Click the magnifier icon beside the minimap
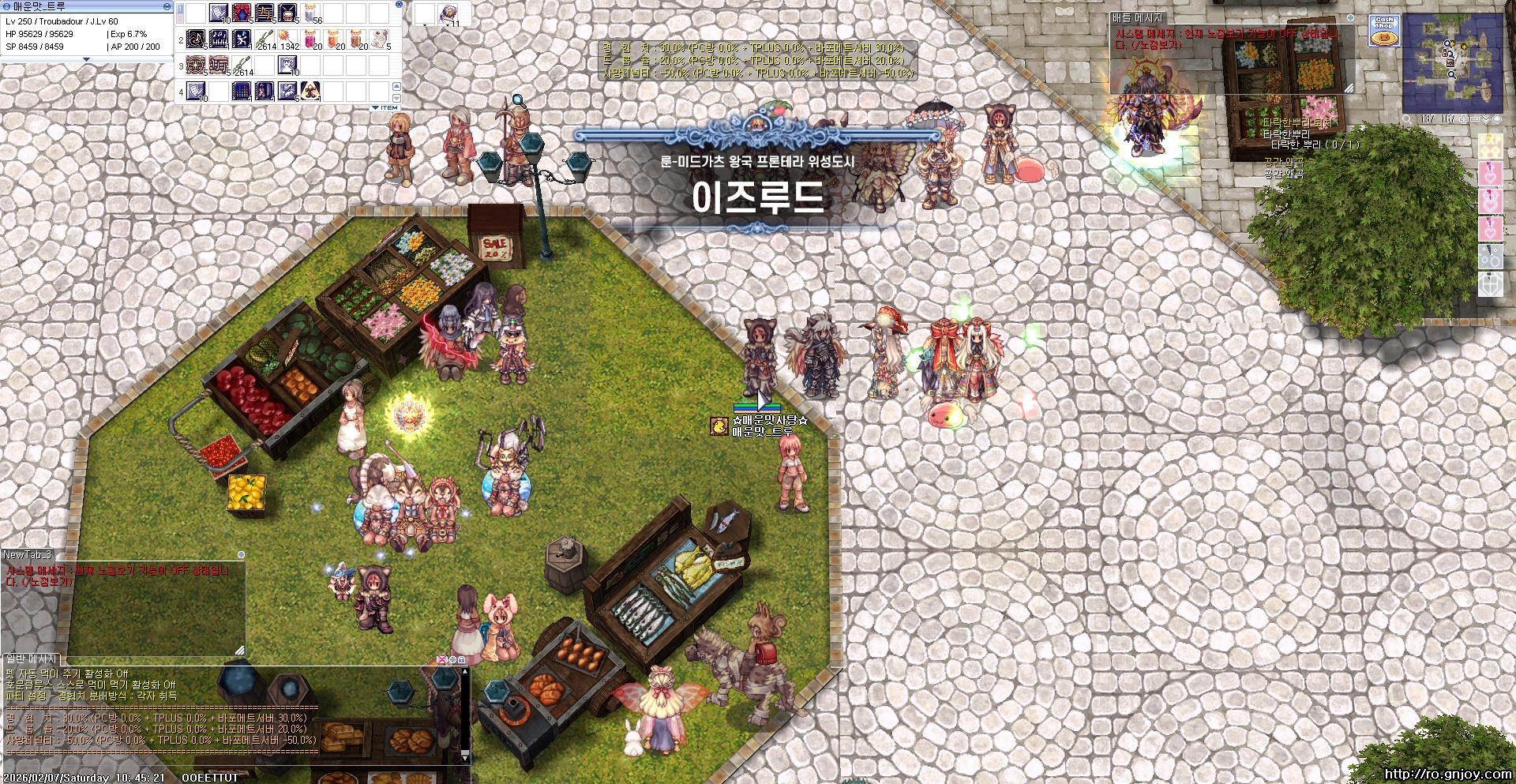The height and width of the screenshot is (784, 1516). 1408,118
